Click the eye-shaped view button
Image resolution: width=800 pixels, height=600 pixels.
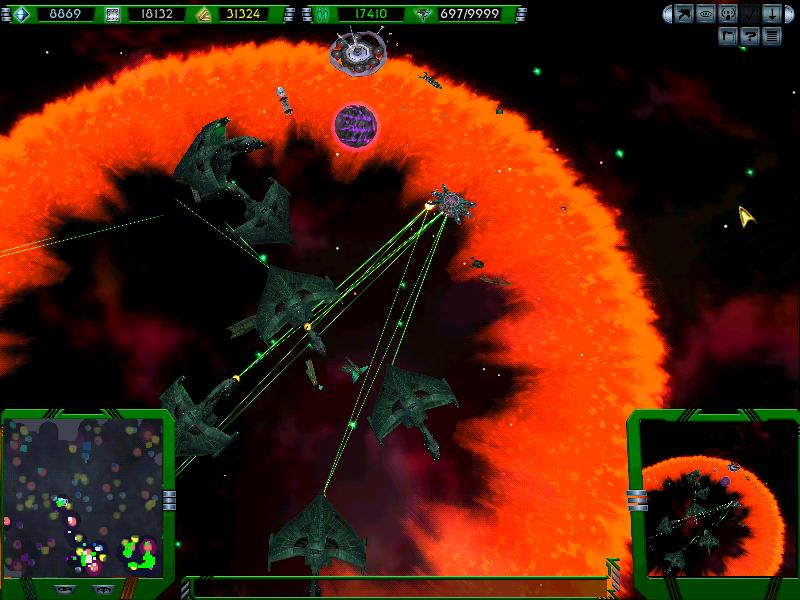click(703, 14)
